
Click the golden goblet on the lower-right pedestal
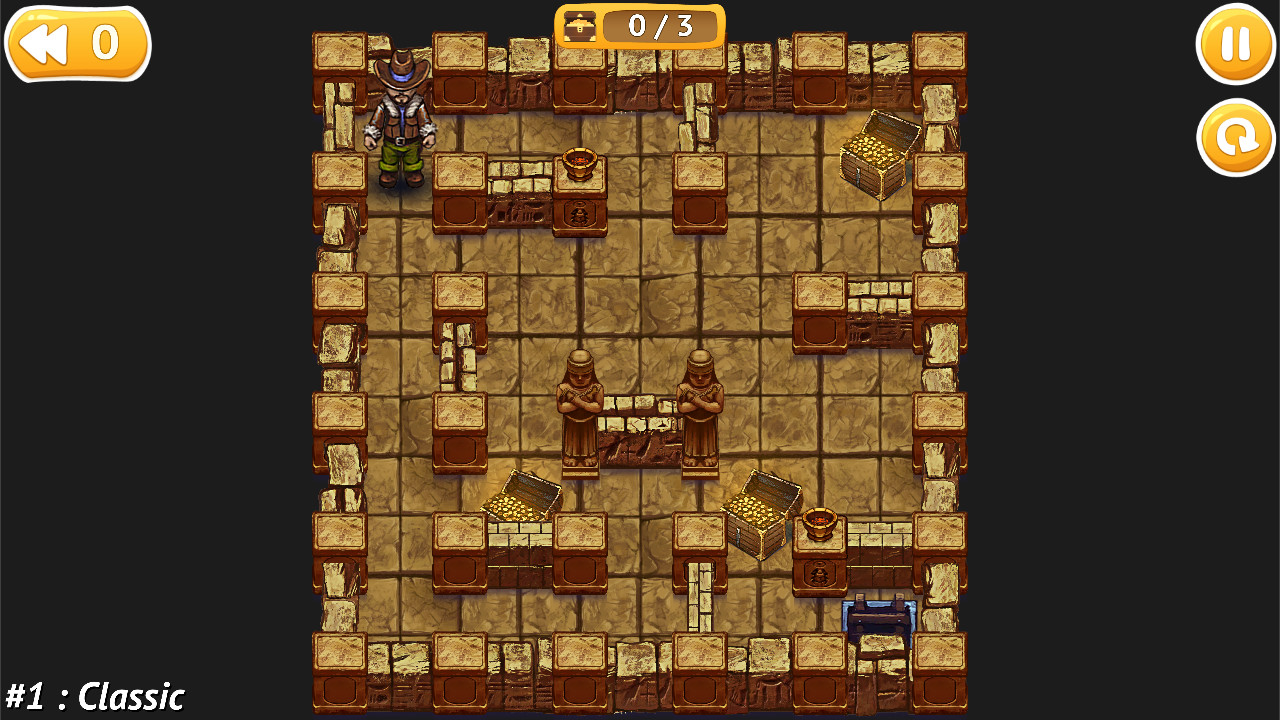820,523
